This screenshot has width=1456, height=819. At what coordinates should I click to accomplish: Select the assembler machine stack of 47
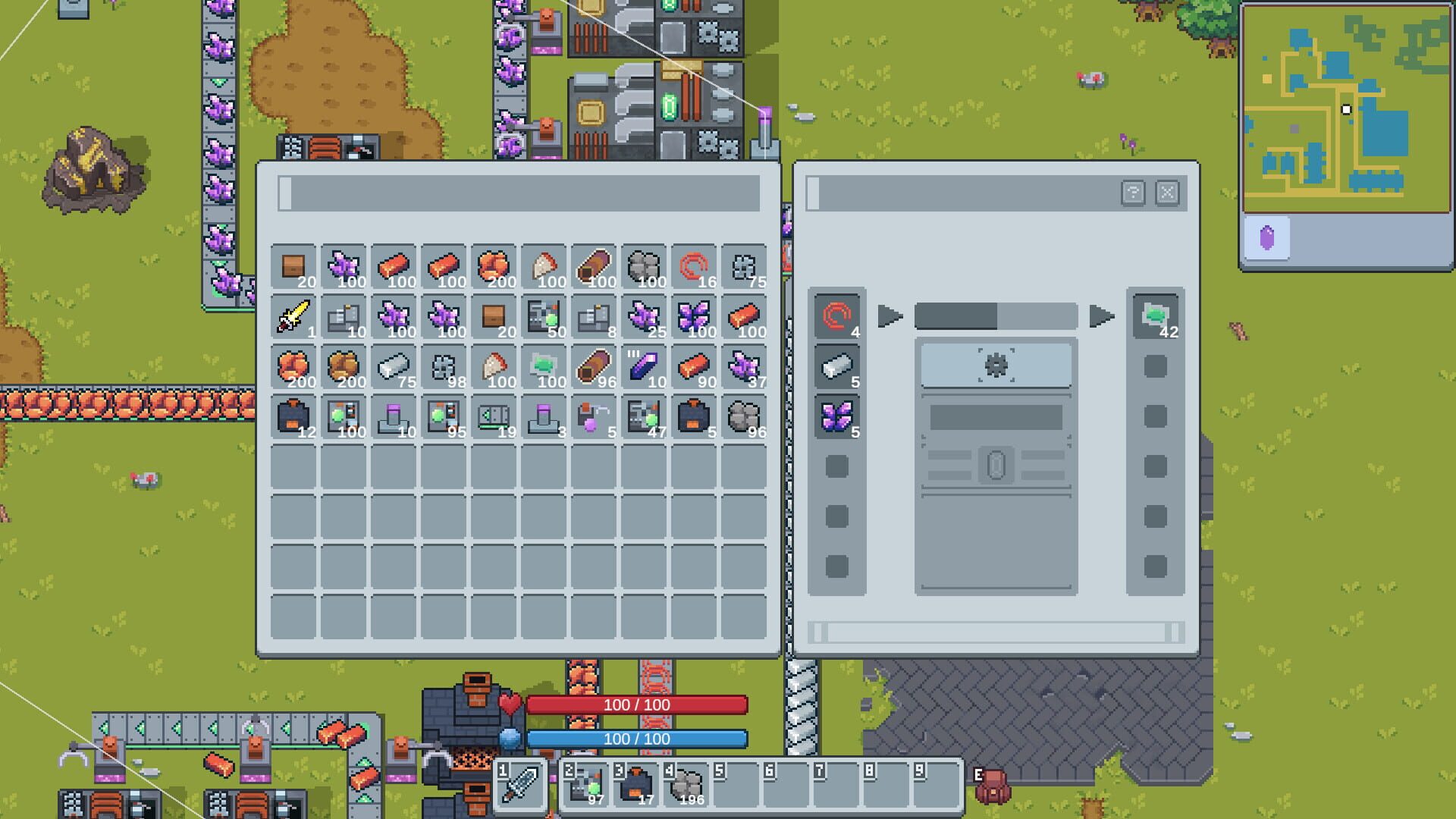(x=643, y=418)
